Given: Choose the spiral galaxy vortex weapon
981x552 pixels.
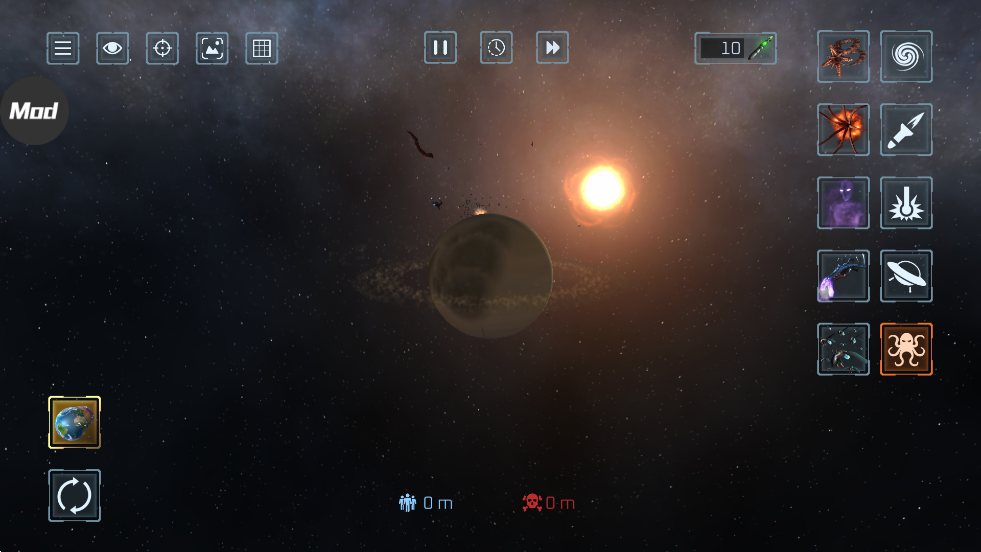Looking at the screenshot, I should [906, 56].
